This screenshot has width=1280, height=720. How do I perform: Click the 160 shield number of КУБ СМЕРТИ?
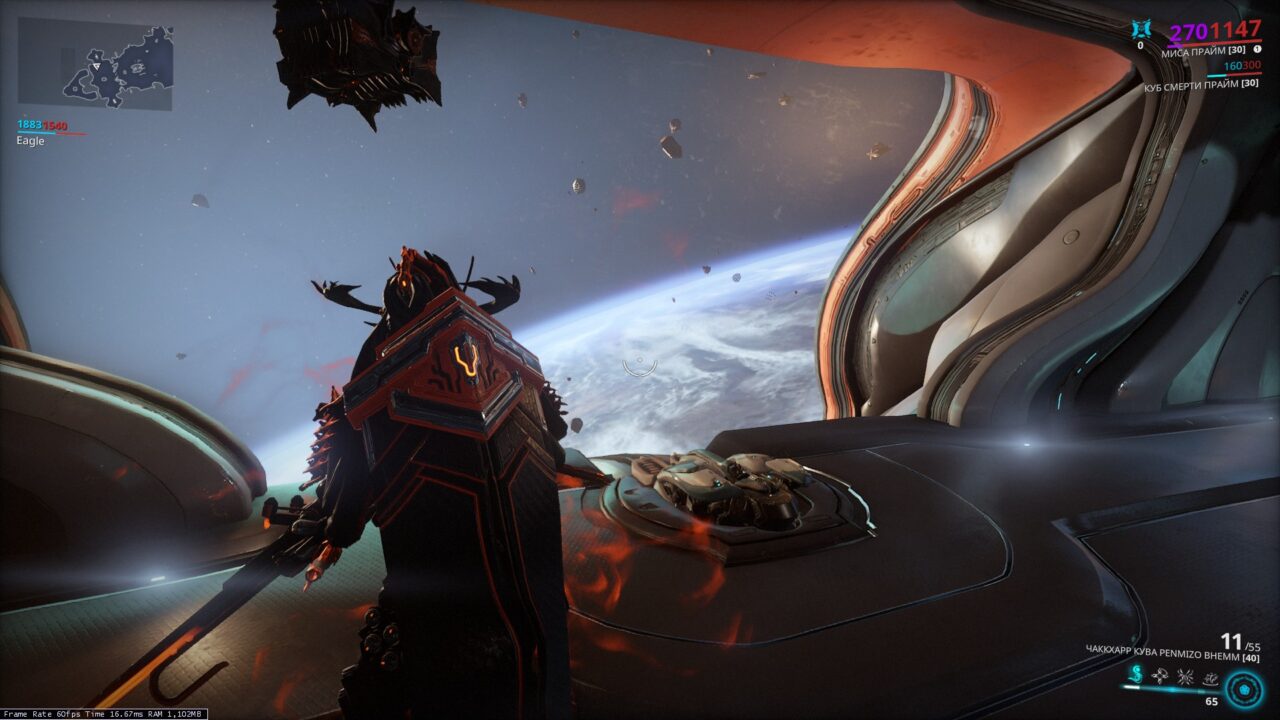[1232, 65]
